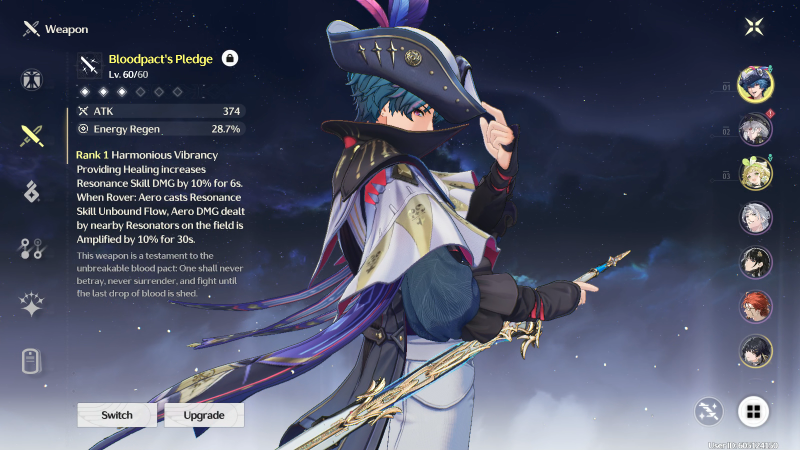Open the resonator overview tab
The image size is (800, 450).
[31, 81]
